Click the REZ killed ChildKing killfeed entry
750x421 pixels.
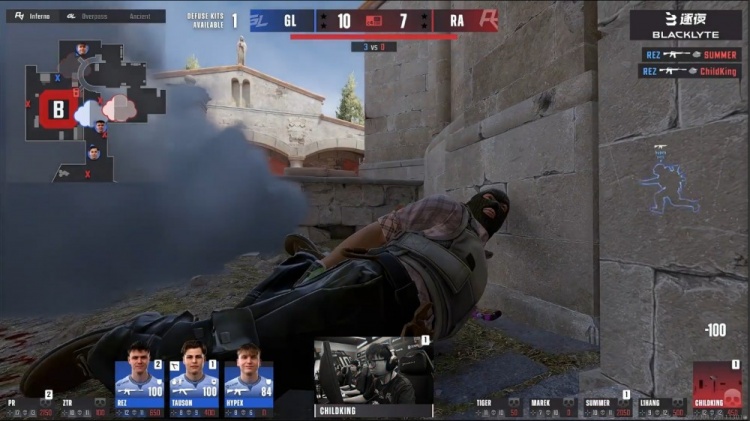(691, 71)
